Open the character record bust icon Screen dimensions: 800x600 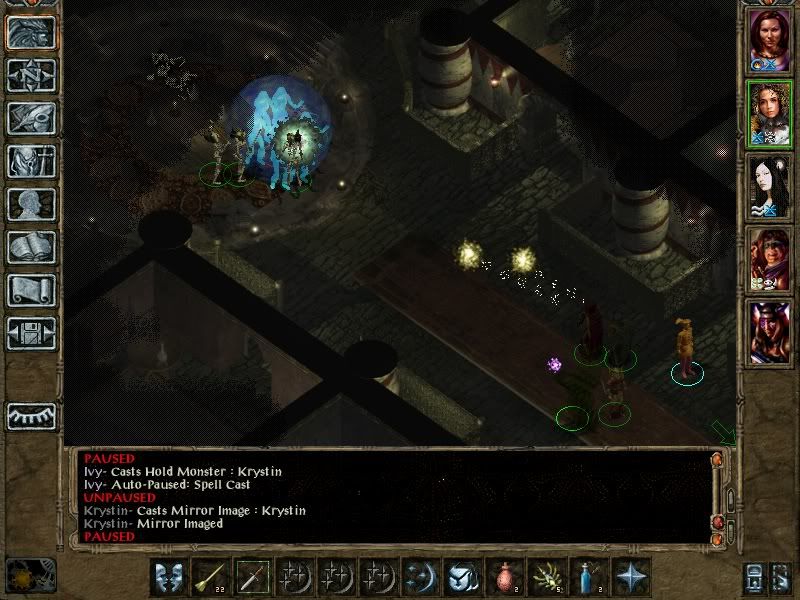[31, 204]
